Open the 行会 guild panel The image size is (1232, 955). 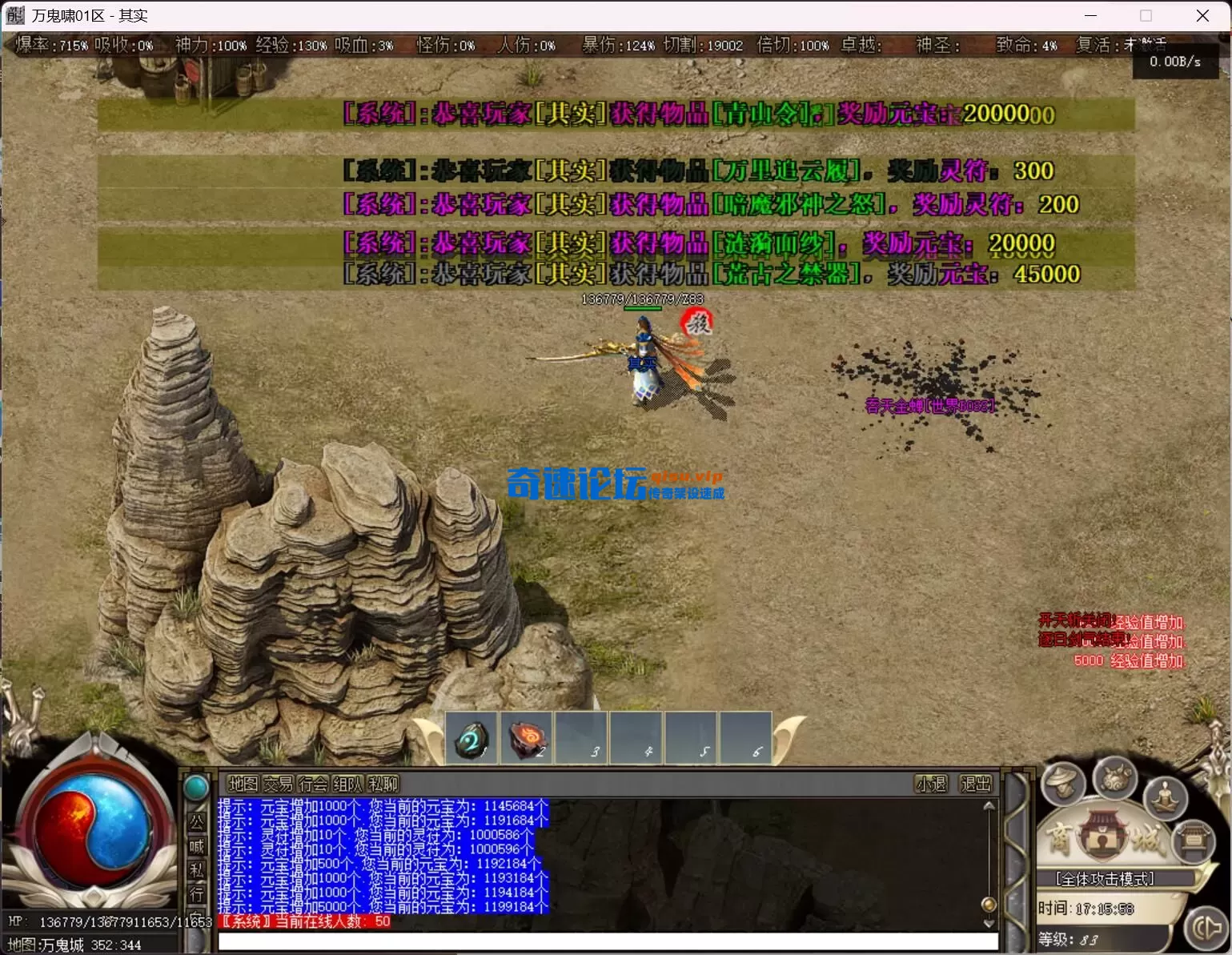[313, 784]
